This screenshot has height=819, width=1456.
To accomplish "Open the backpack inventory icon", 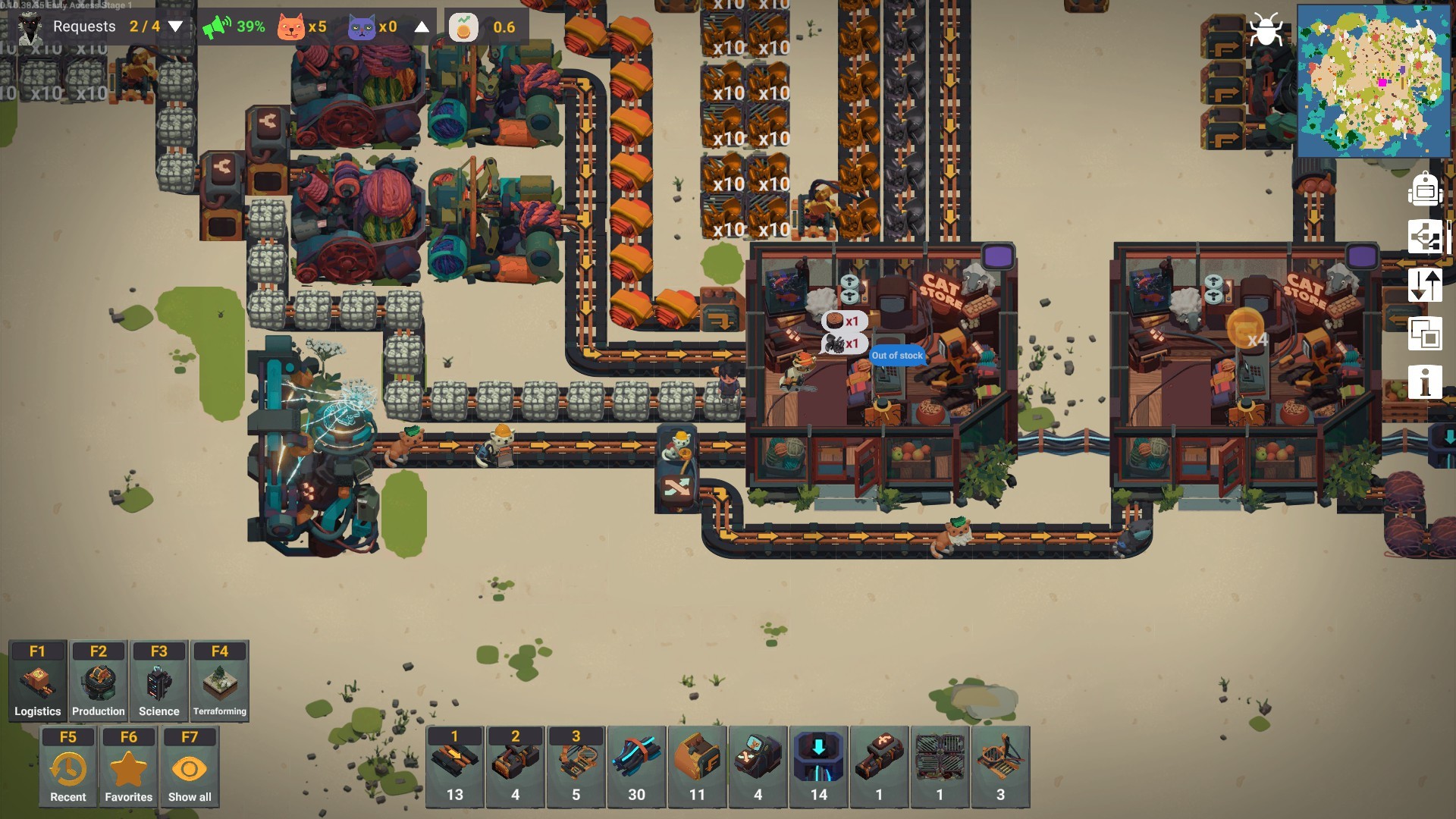I will coord(1425,189).
